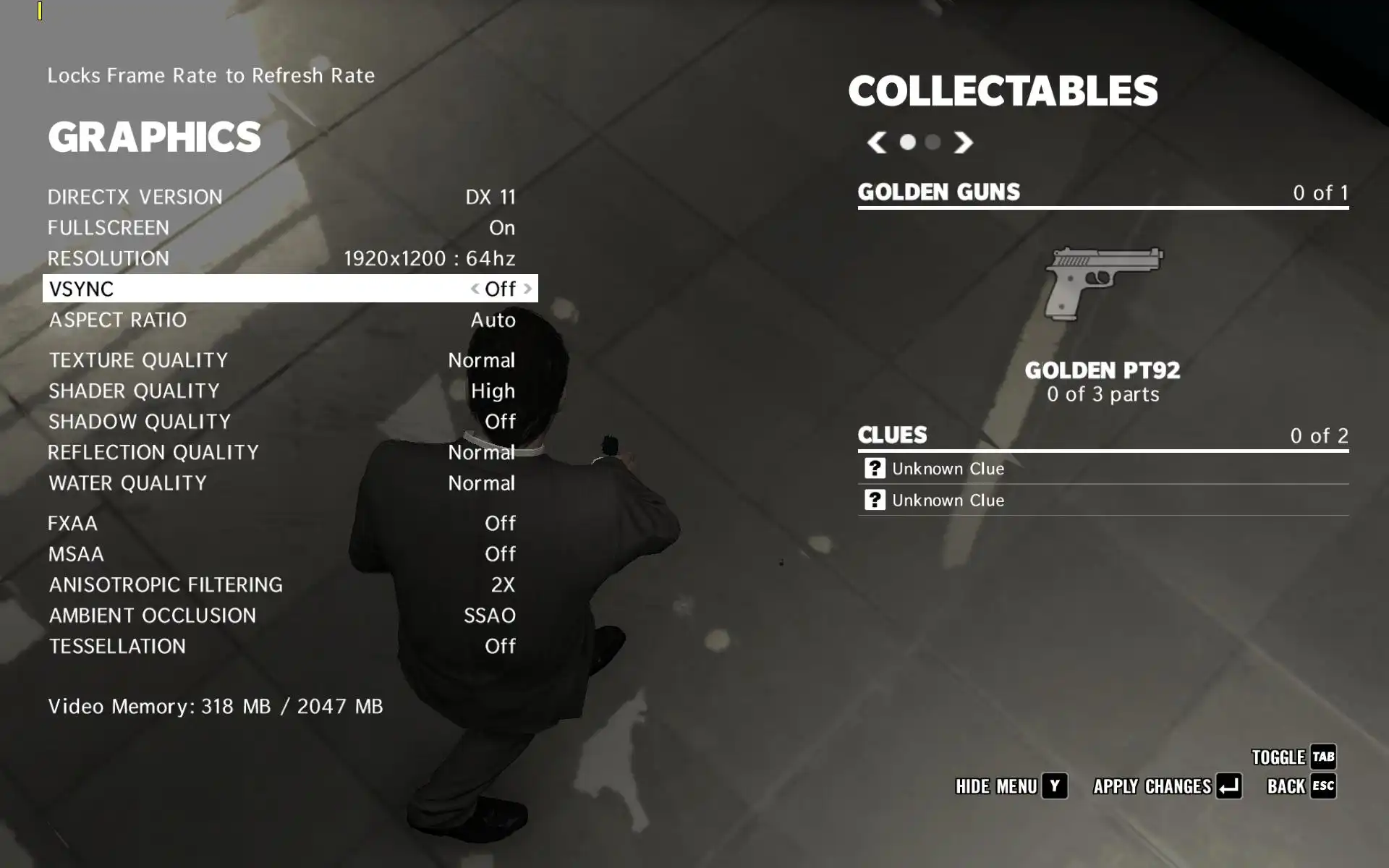Viewport: 1389px width, 868px height.
Task: Select the DirectX Version setting row
Action: (282, 197)
